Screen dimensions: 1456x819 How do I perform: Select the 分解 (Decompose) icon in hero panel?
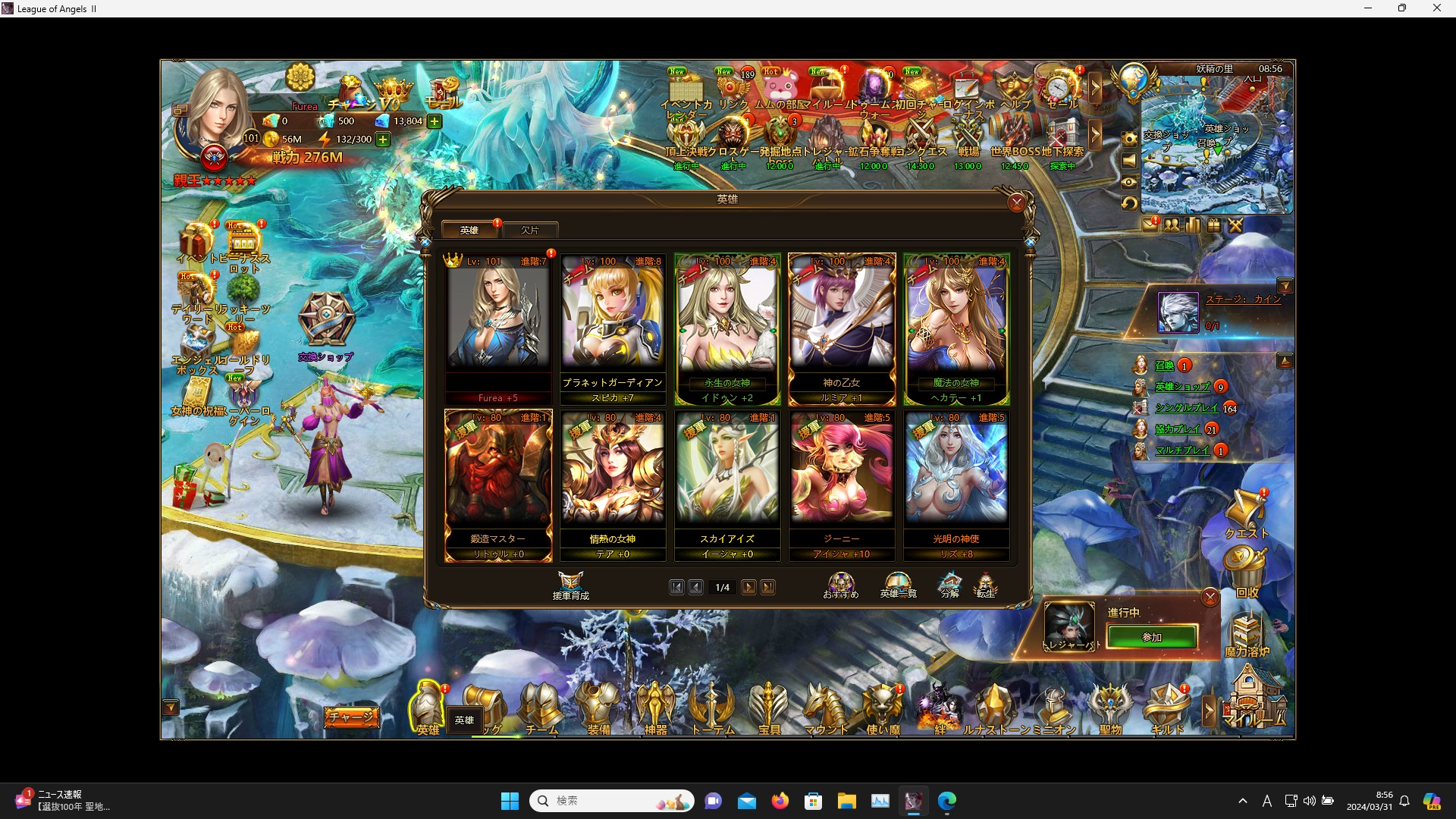[949, 585]
